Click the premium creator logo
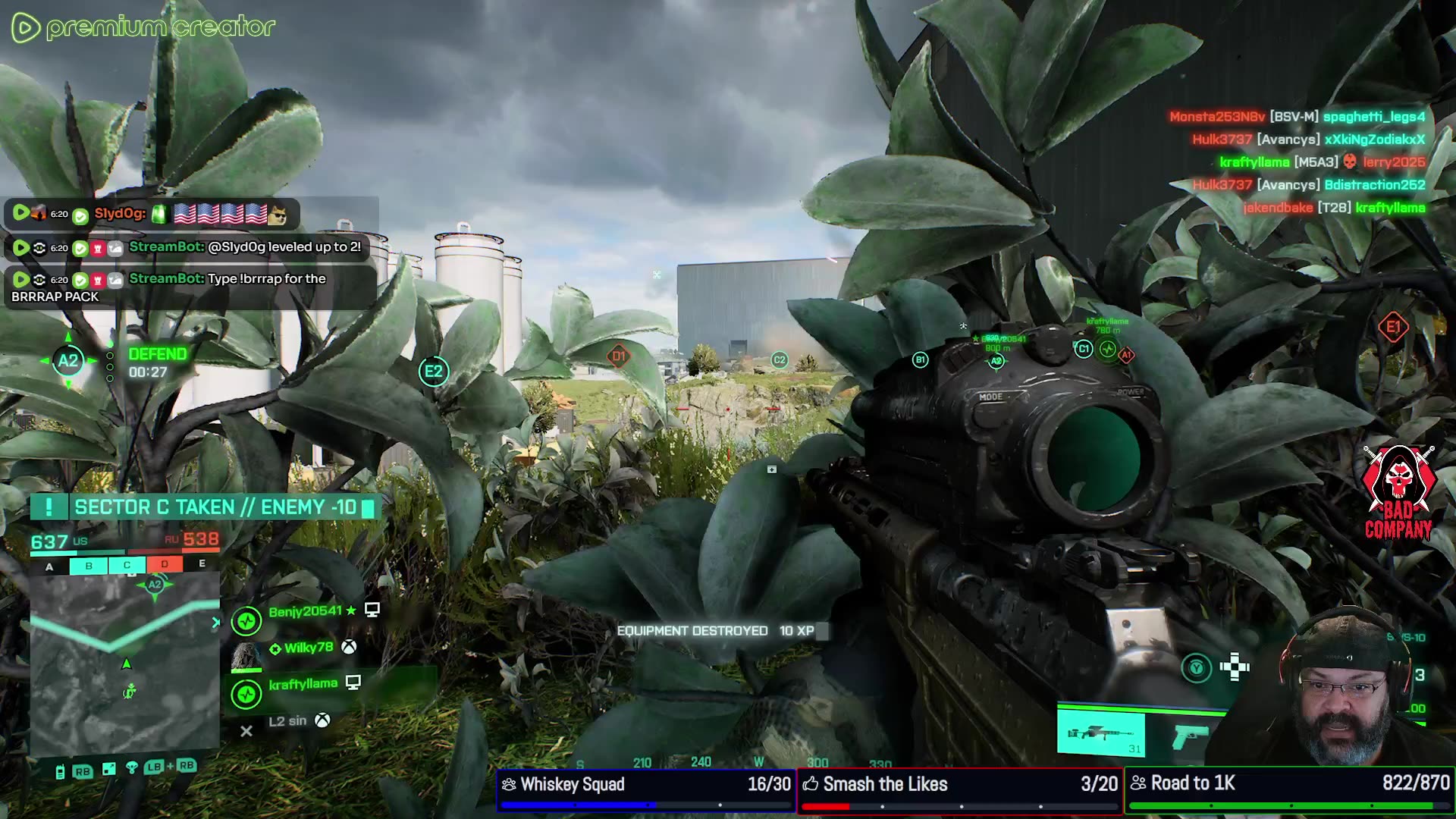Viewport: 1456px width, 819px height. 143,28
